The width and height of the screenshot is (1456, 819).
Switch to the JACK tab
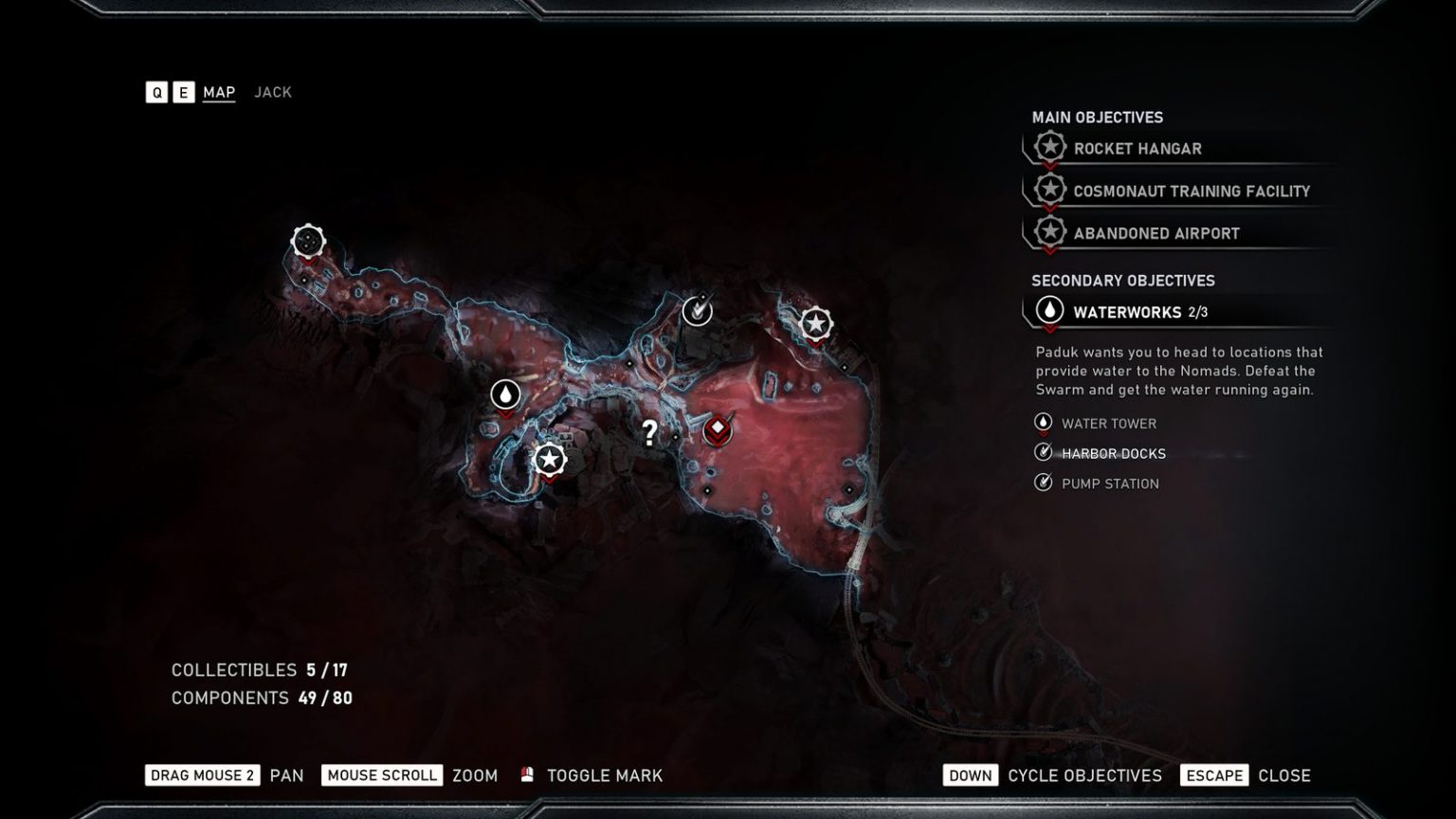tap(273, 92)
